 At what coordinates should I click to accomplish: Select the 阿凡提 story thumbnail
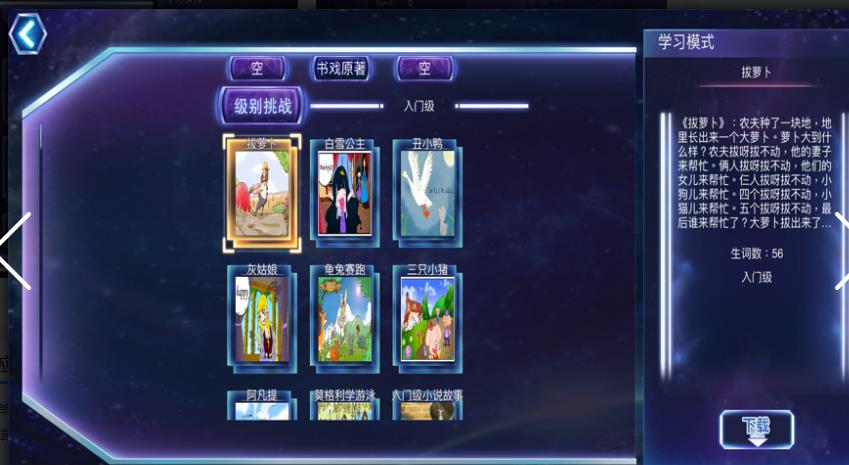click(x=261, y=408)
